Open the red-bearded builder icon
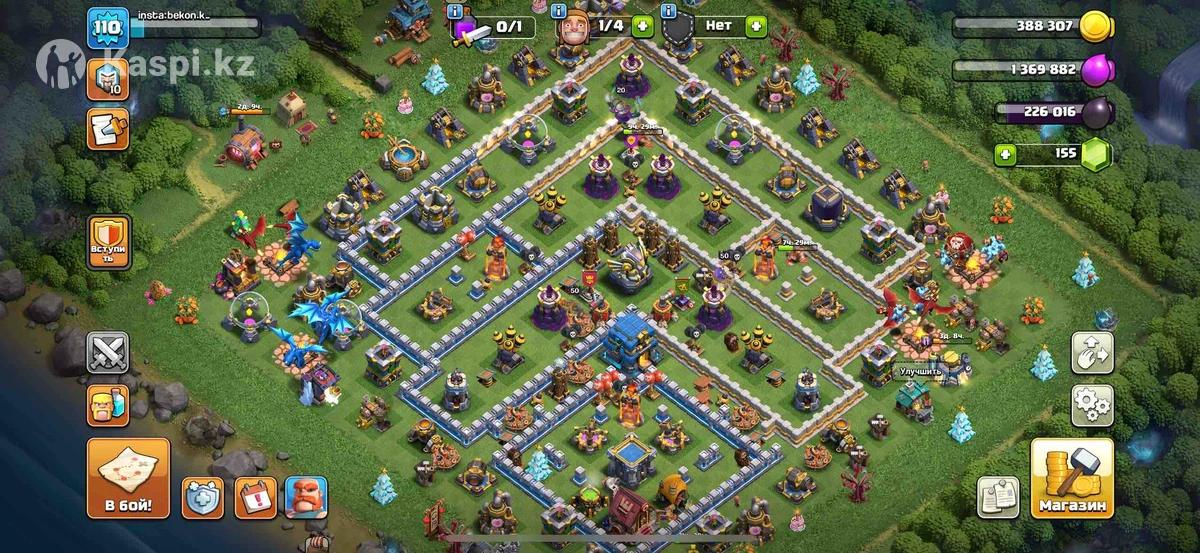 coord(305,497)
